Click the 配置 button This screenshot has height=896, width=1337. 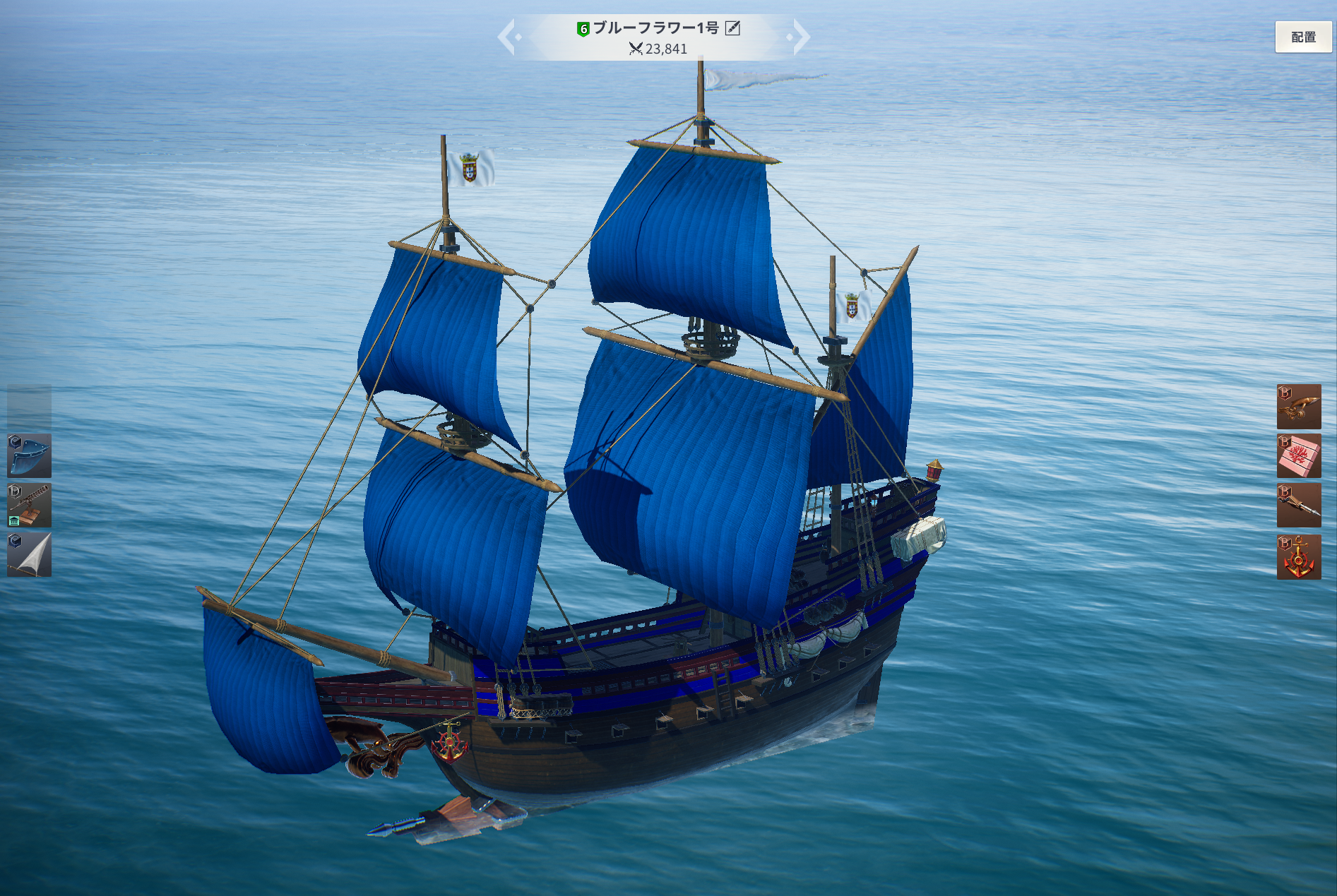tap(1302, 37)
